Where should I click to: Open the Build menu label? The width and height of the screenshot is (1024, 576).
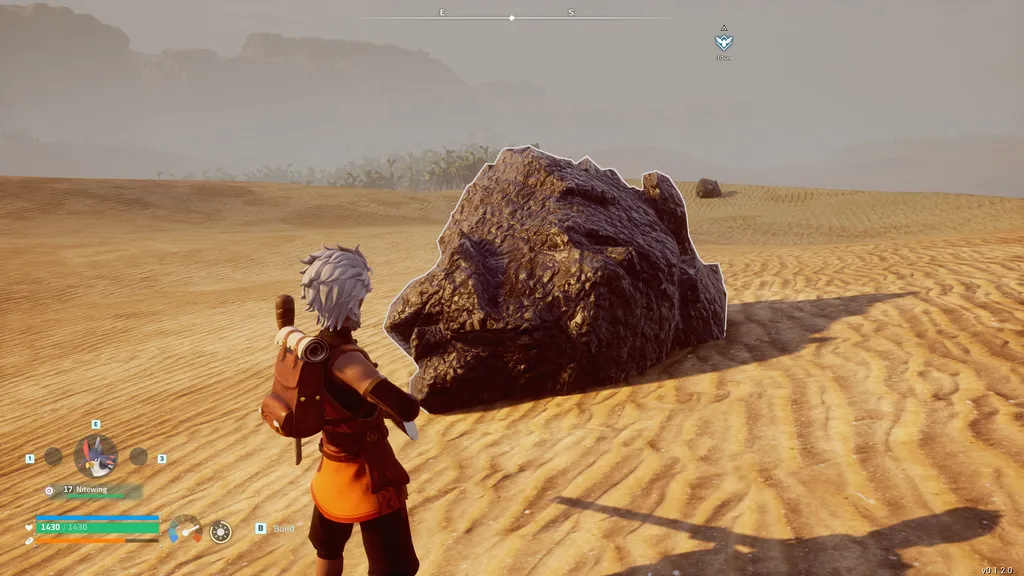(283, 528)
